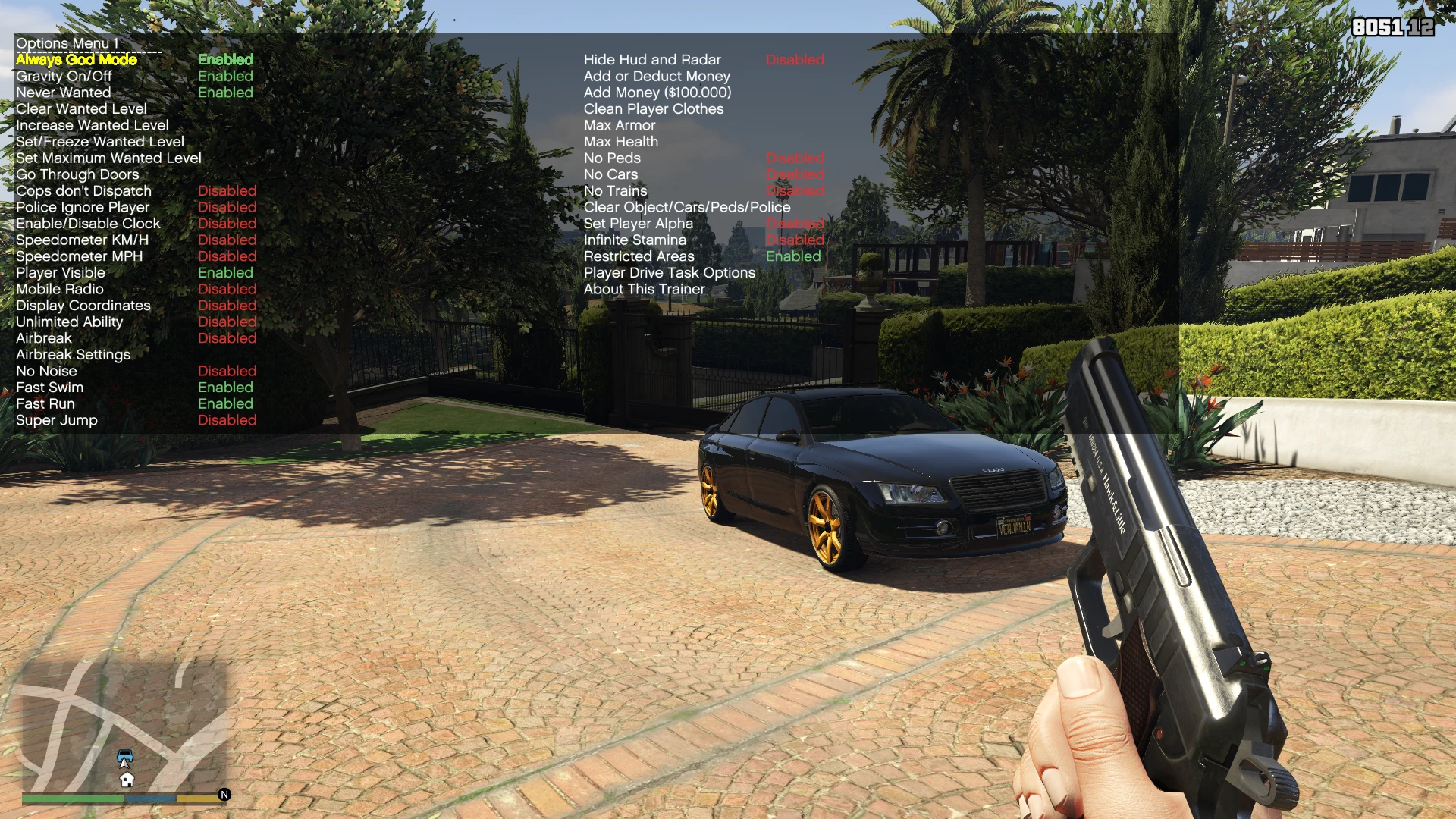Select Add Money ($100.000)
1456x819 pixels.
(657, 92)
